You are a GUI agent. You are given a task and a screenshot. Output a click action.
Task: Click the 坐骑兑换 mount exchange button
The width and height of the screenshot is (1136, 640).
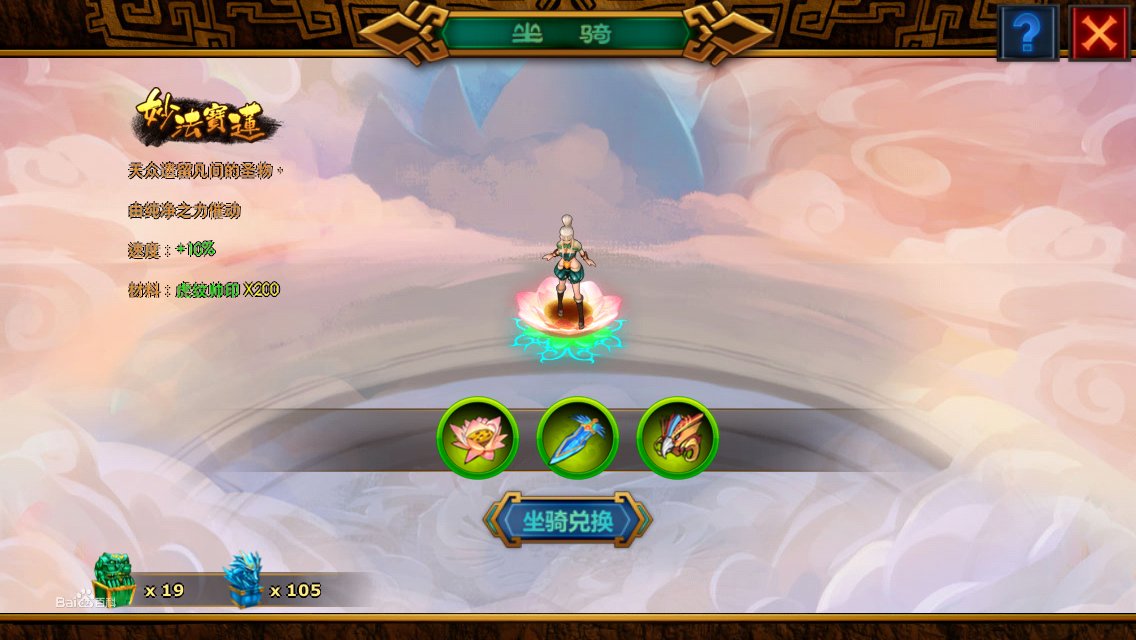click(x=568, y=520)
